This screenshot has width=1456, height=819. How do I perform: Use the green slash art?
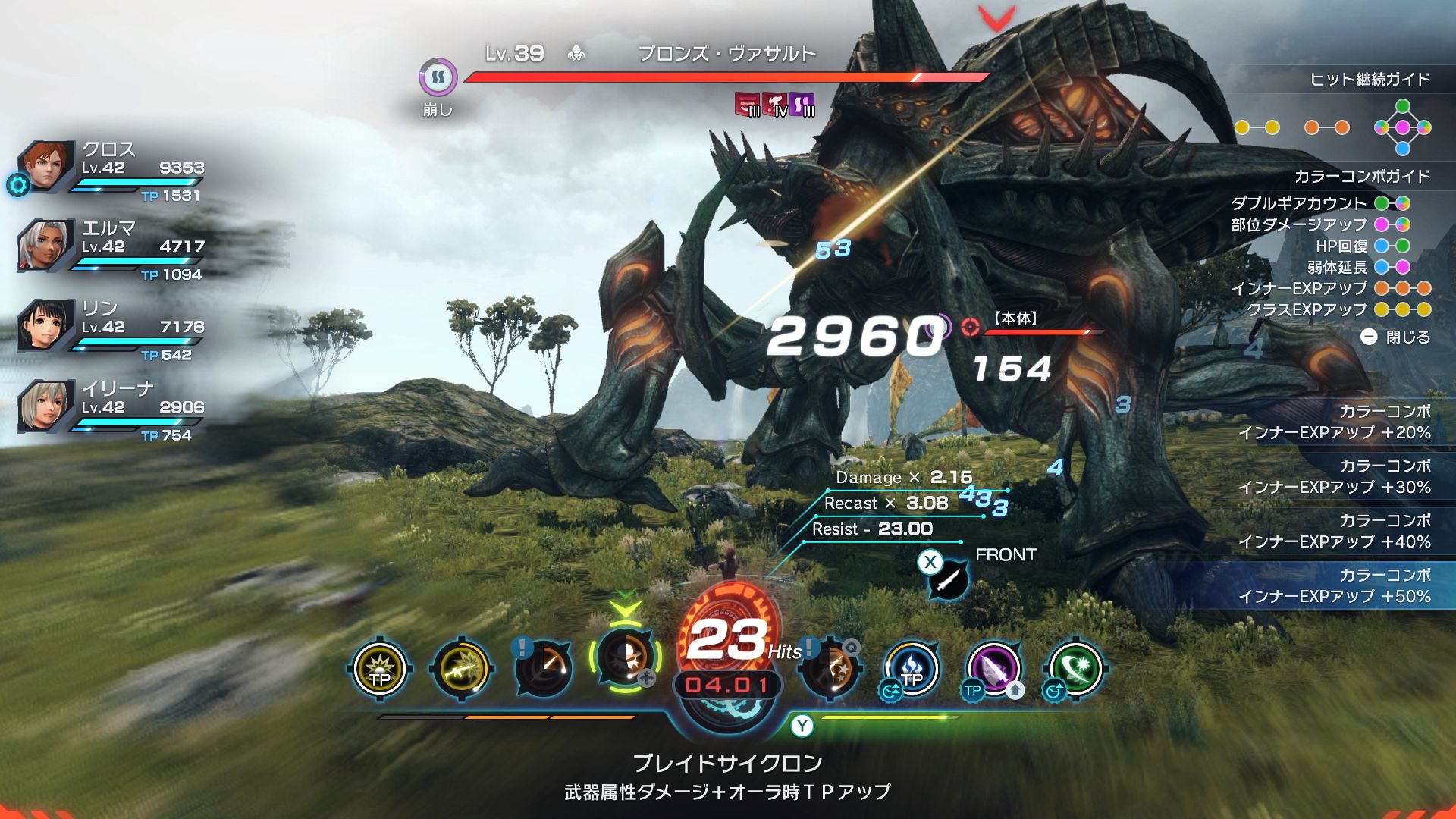point(1075,670)
